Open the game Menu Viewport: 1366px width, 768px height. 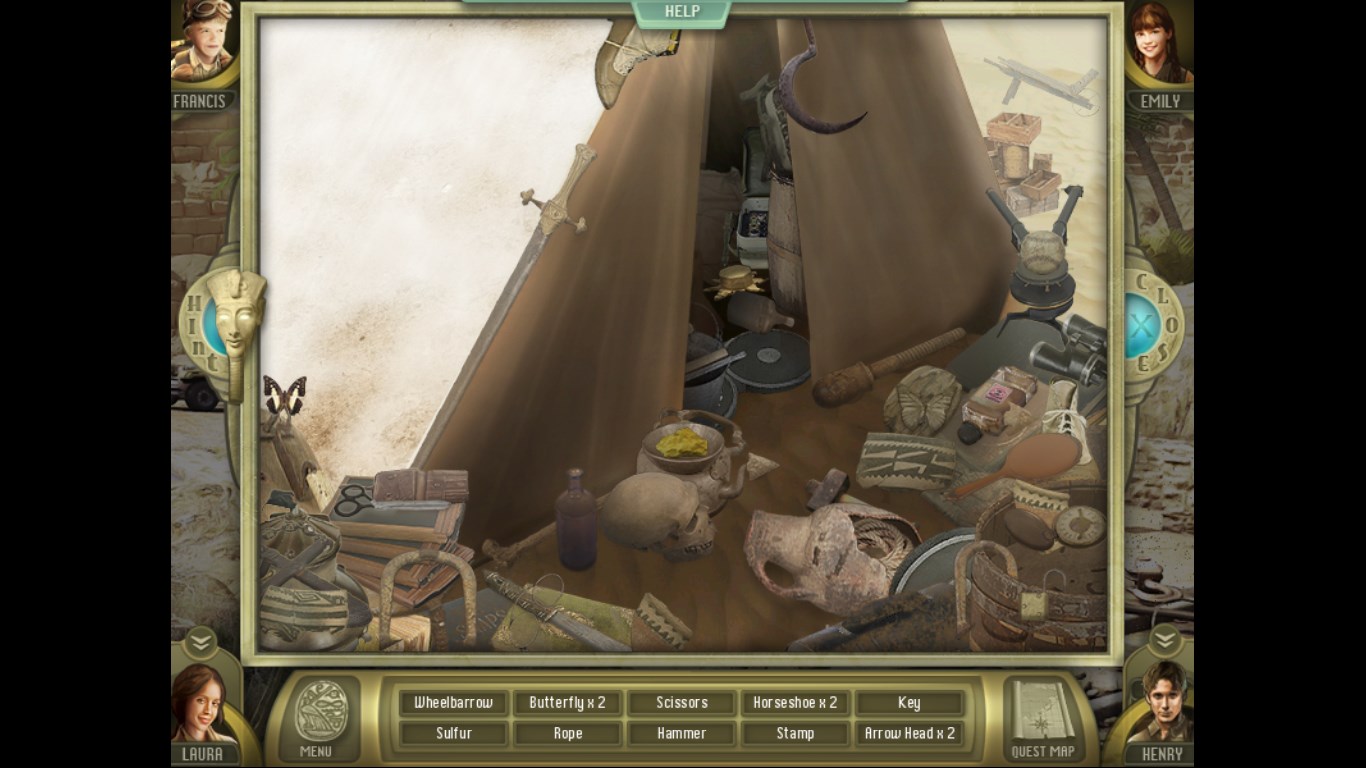[x=321, y=720]
